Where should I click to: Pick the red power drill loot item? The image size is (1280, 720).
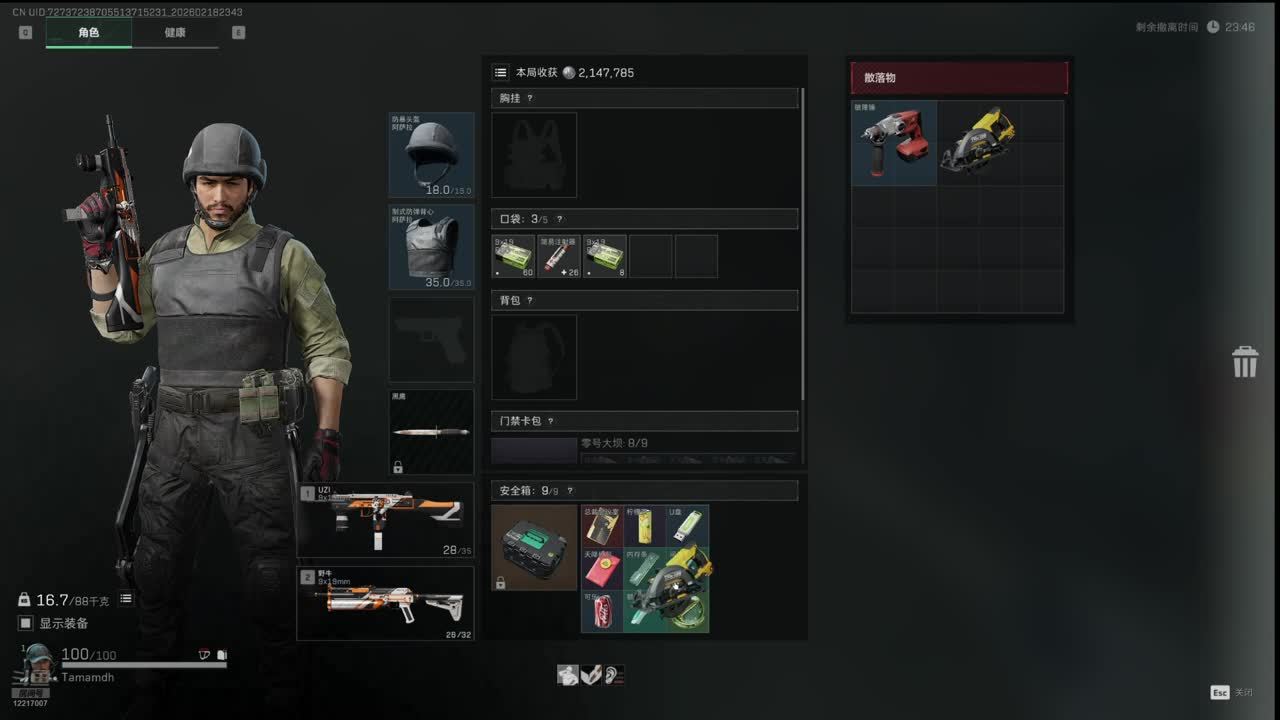pos(894,143)
